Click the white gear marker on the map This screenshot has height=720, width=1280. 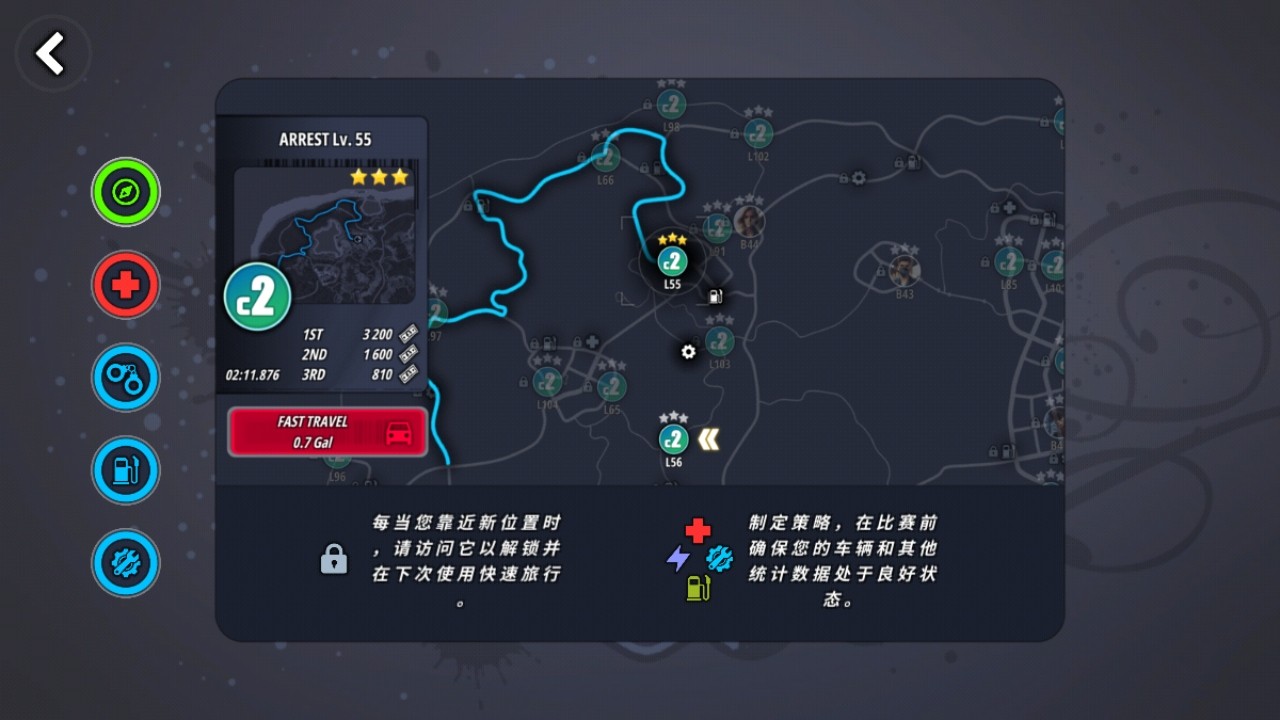point(688,352)
